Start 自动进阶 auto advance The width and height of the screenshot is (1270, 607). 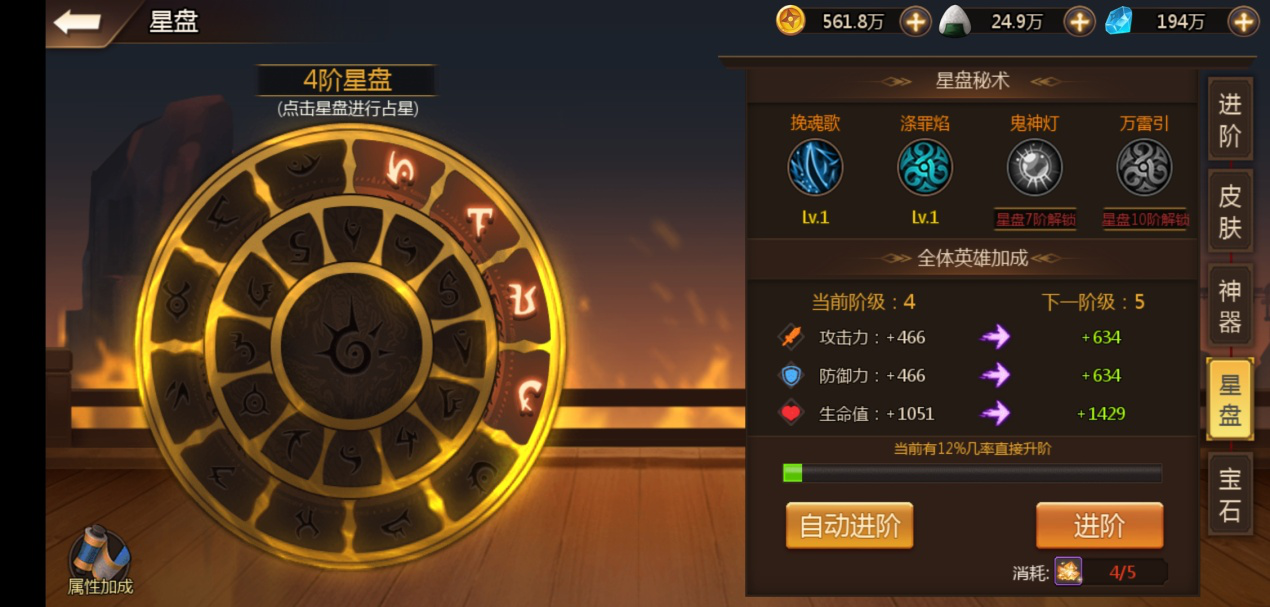tap(849, 526)
